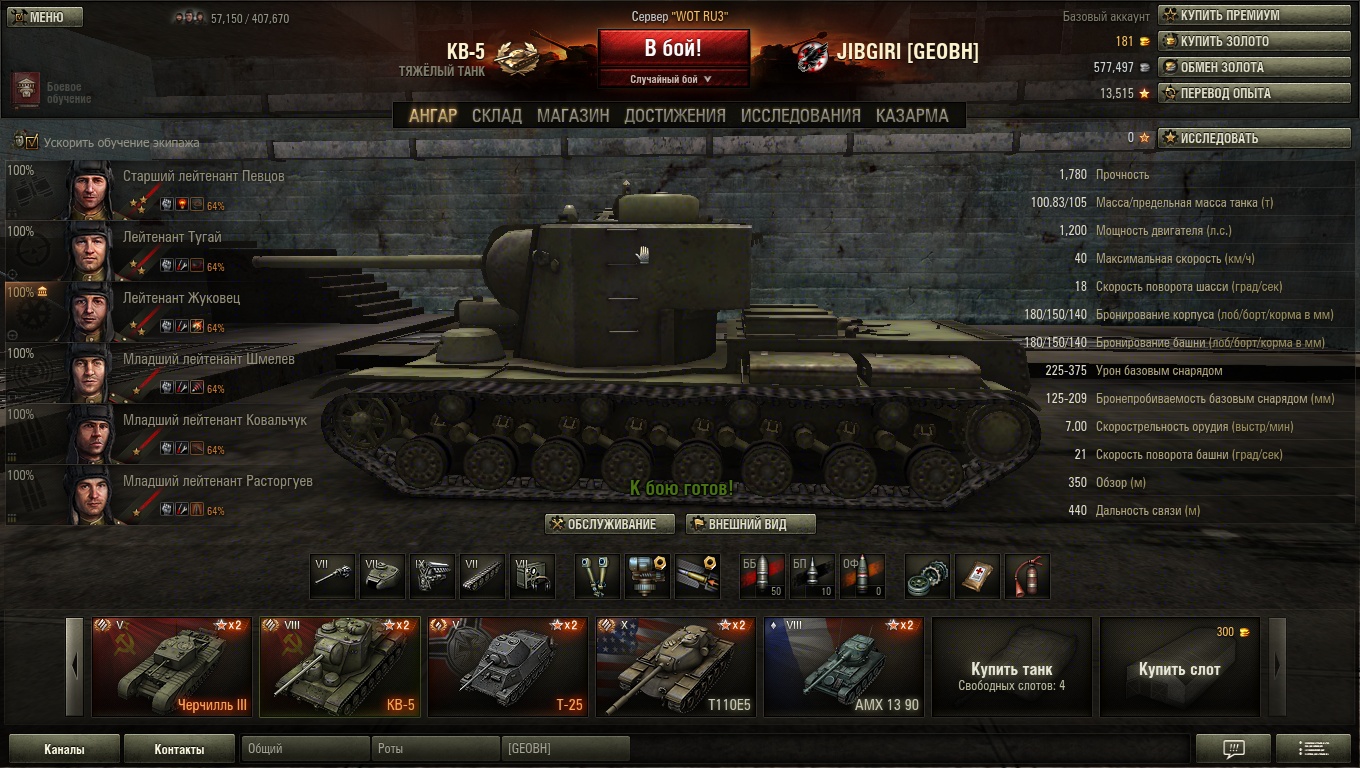The width and height of the screenshot is (1360, 768).
Task: Select the Черчилль III tank in carousel
Action: click(172, 667)
